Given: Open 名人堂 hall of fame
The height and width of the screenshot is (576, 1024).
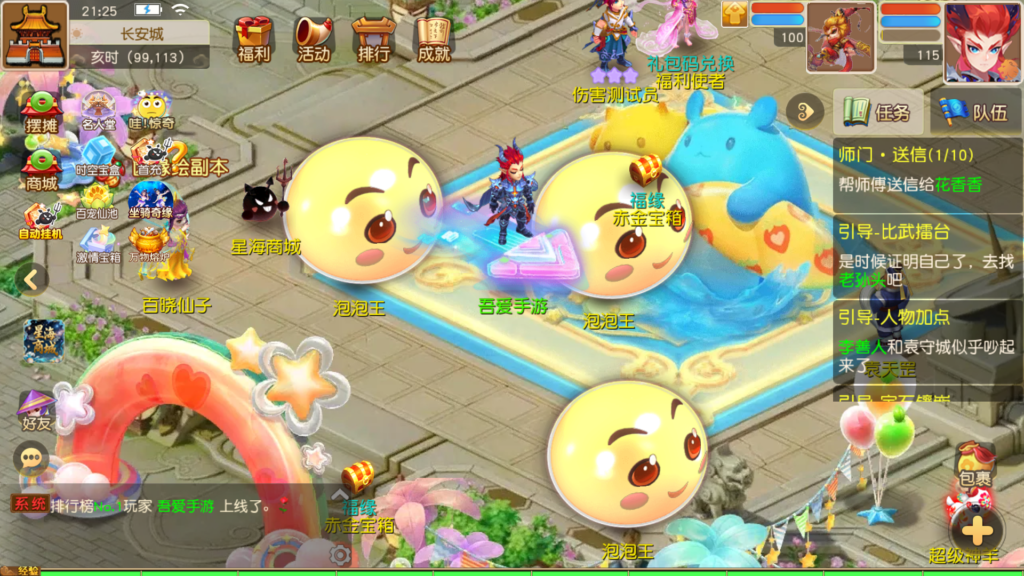Looking at the screenshot, I should [x=98, y=112].
